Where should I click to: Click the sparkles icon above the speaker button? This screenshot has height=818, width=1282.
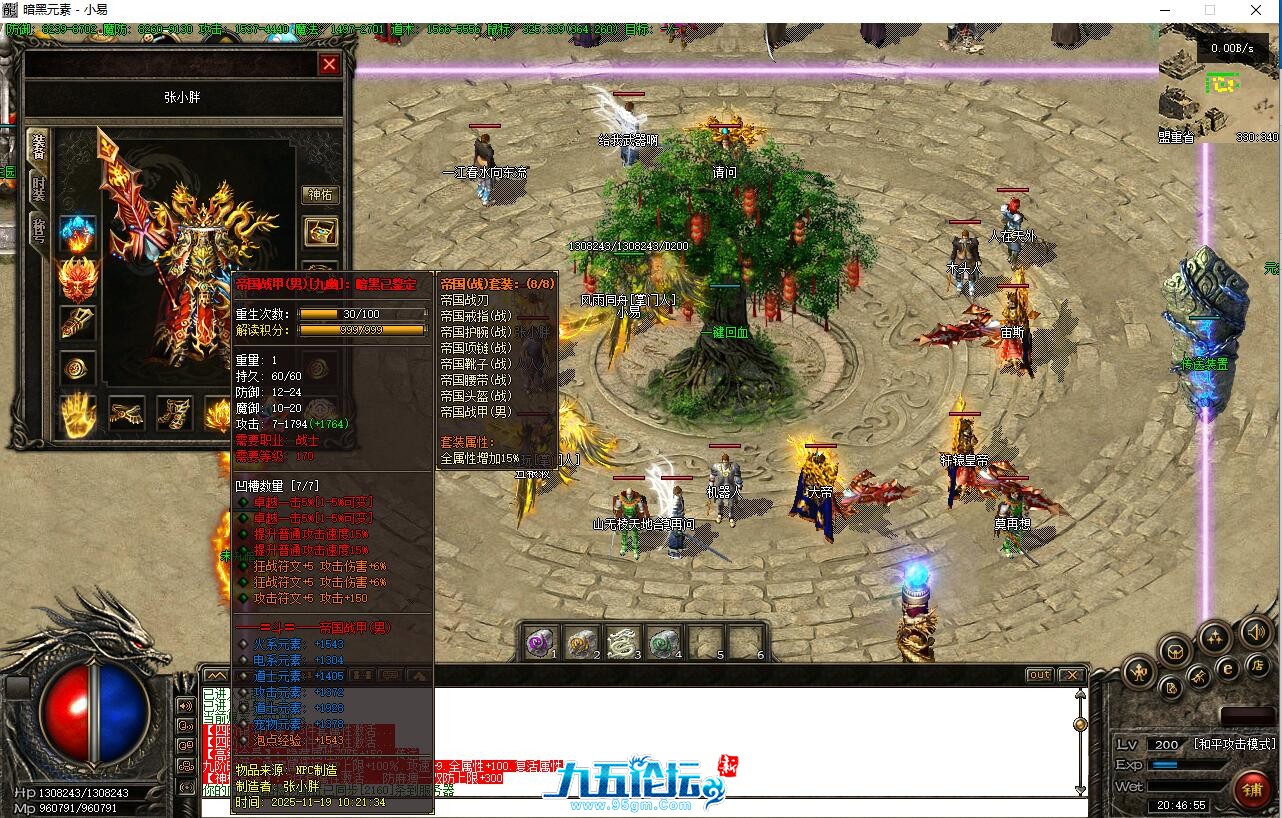pyautogui.click(x=1214, y=637)
